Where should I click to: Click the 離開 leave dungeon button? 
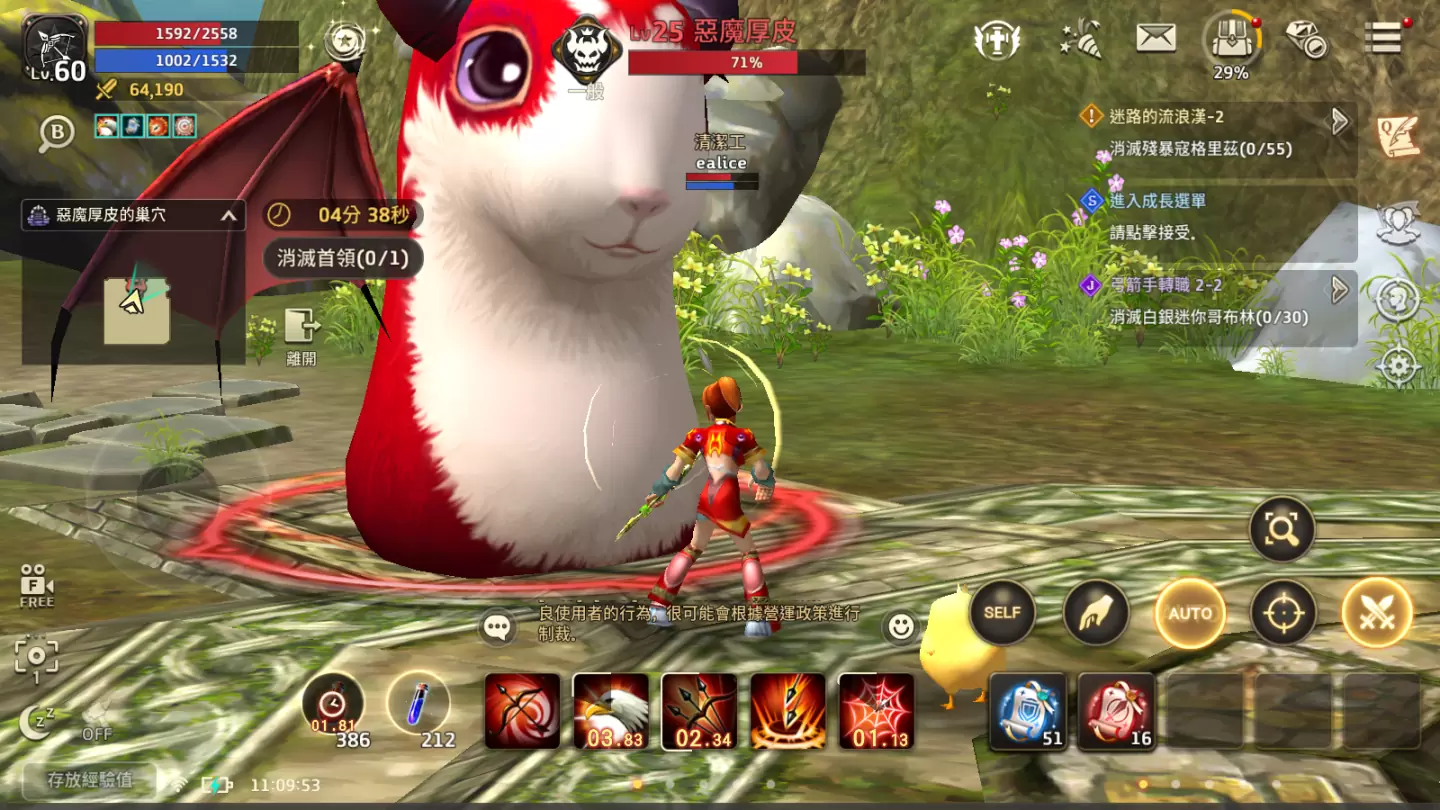(301, 335)
